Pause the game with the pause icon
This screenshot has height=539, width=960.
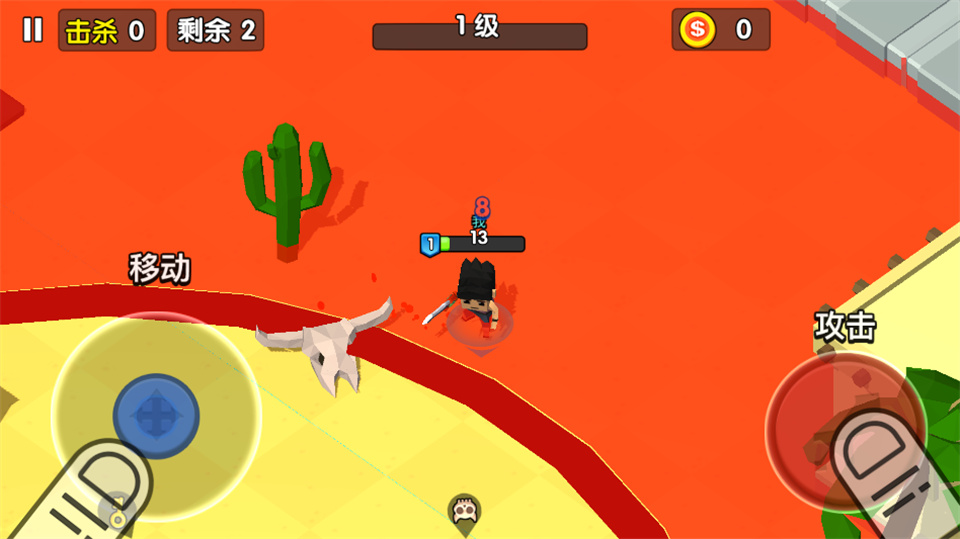pyautogui.click(x=33, y=30)
